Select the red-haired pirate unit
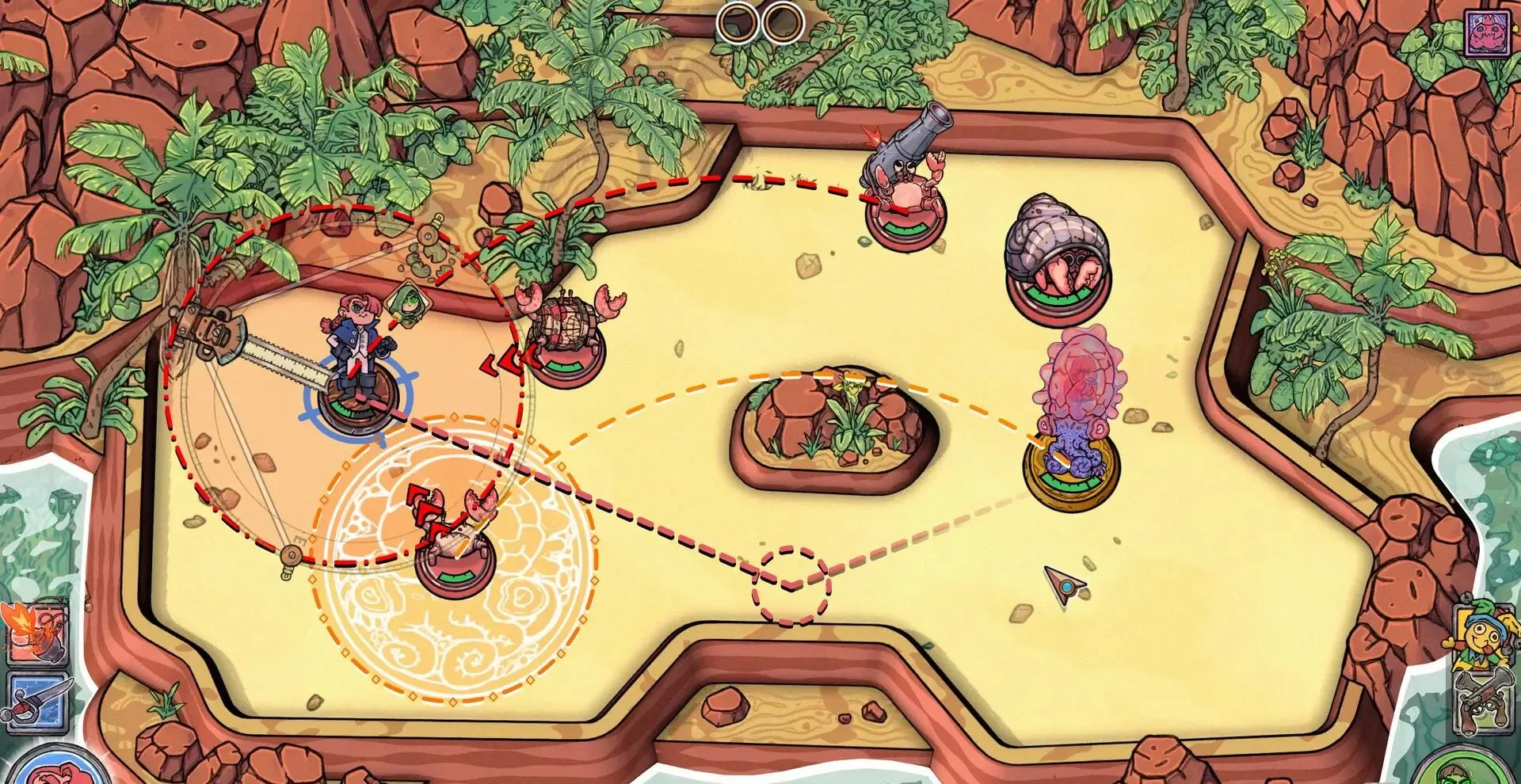This screenshot has width=1521, height=784. point(355,364)
